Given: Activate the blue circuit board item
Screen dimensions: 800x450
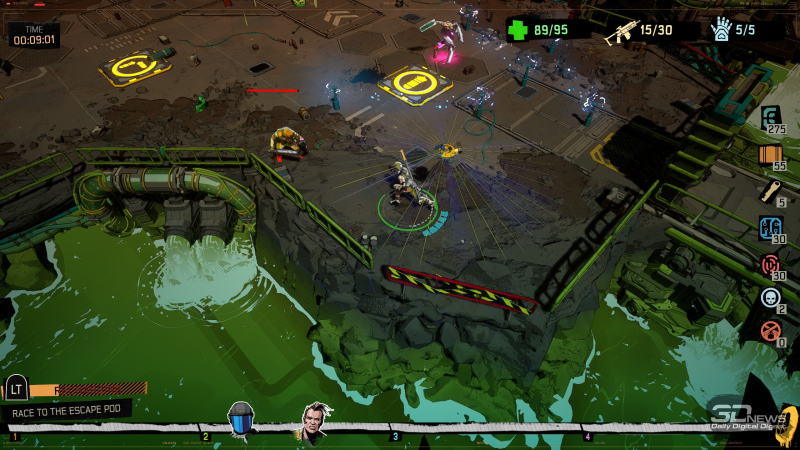Looking at the screenshot, I should [x=770, y=228].
